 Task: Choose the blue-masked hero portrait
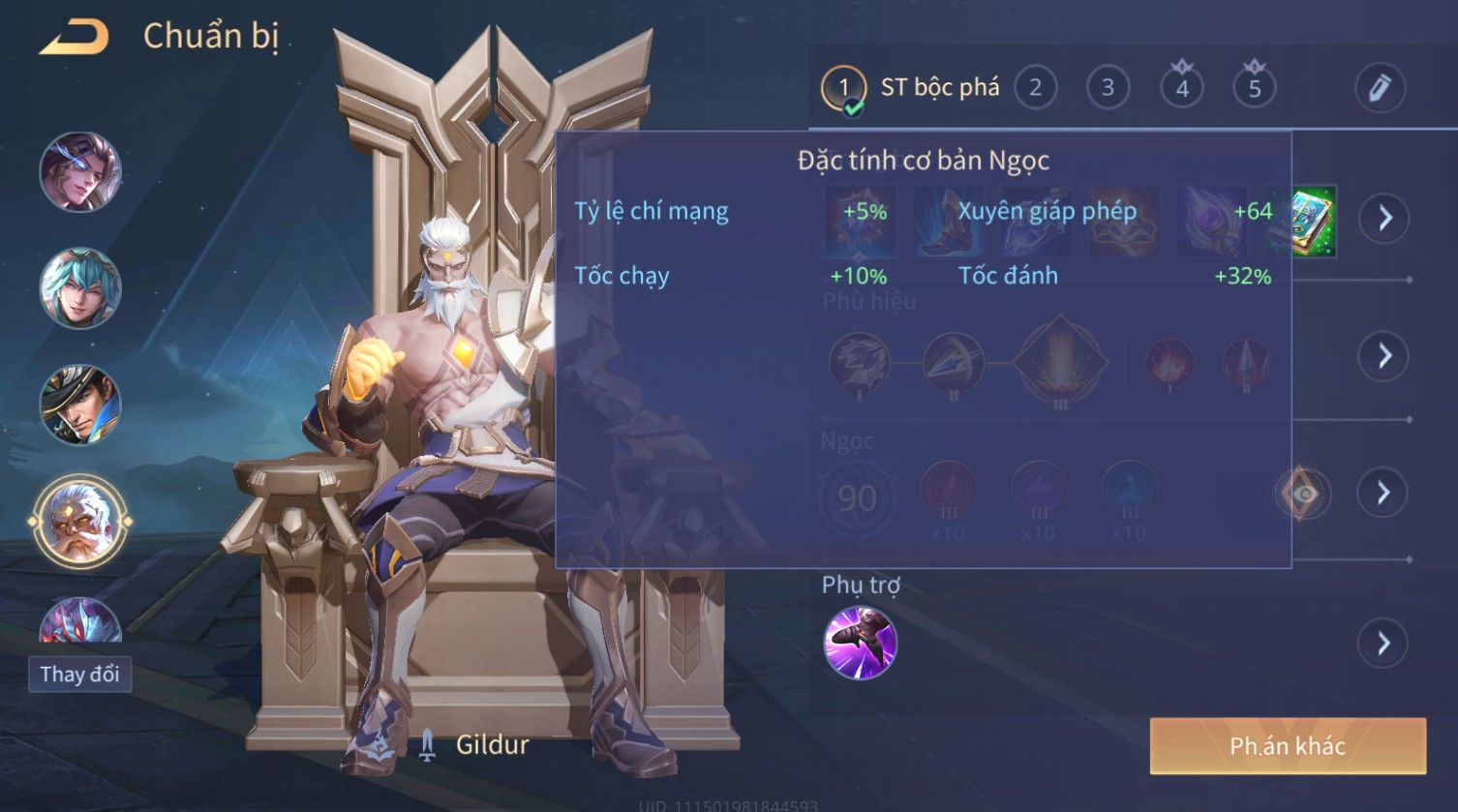80,172
